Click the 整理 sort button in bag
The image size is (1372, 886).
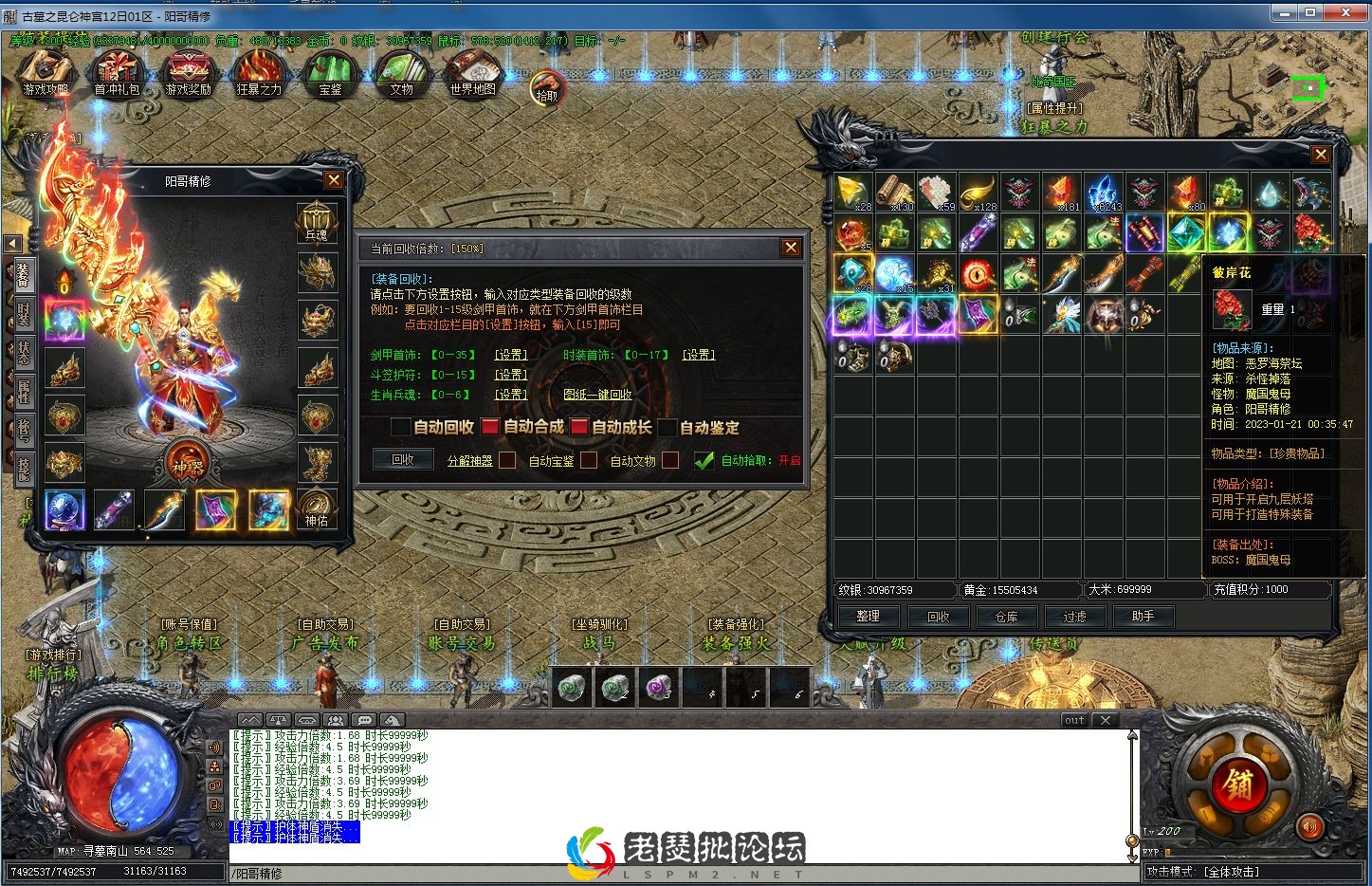pyautogui.click(x=868, y=617)
